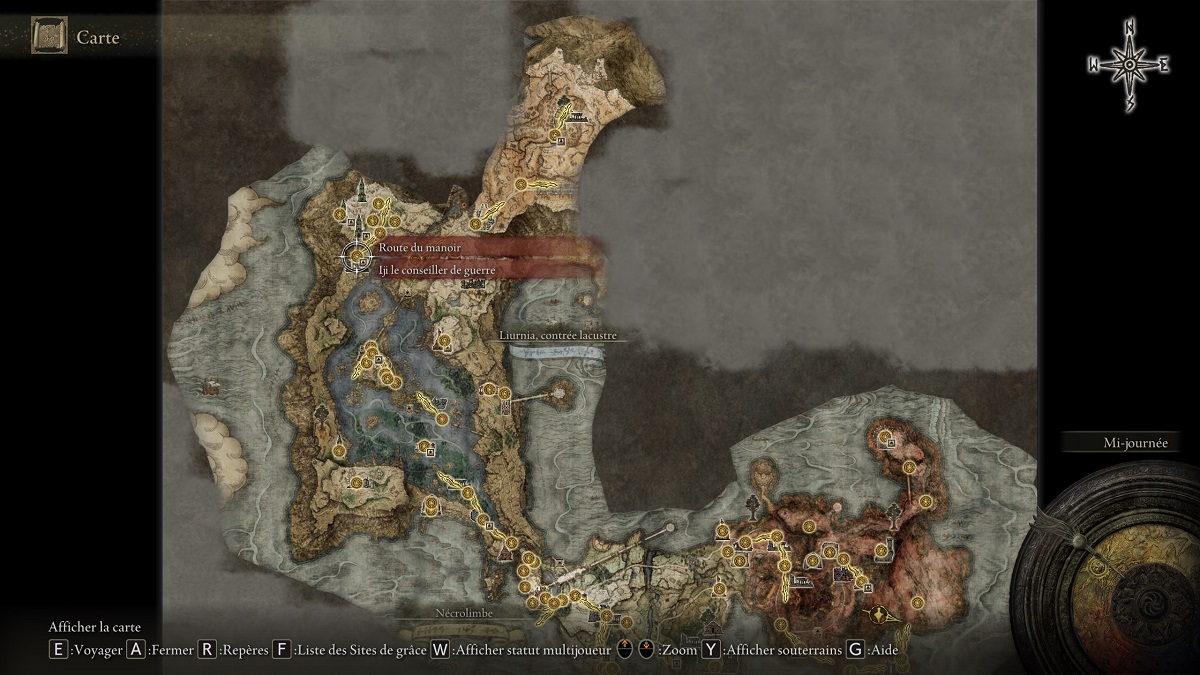Click the compass rose
Viewport: 1200px width, 675px height.
(x=1128, y=65)
